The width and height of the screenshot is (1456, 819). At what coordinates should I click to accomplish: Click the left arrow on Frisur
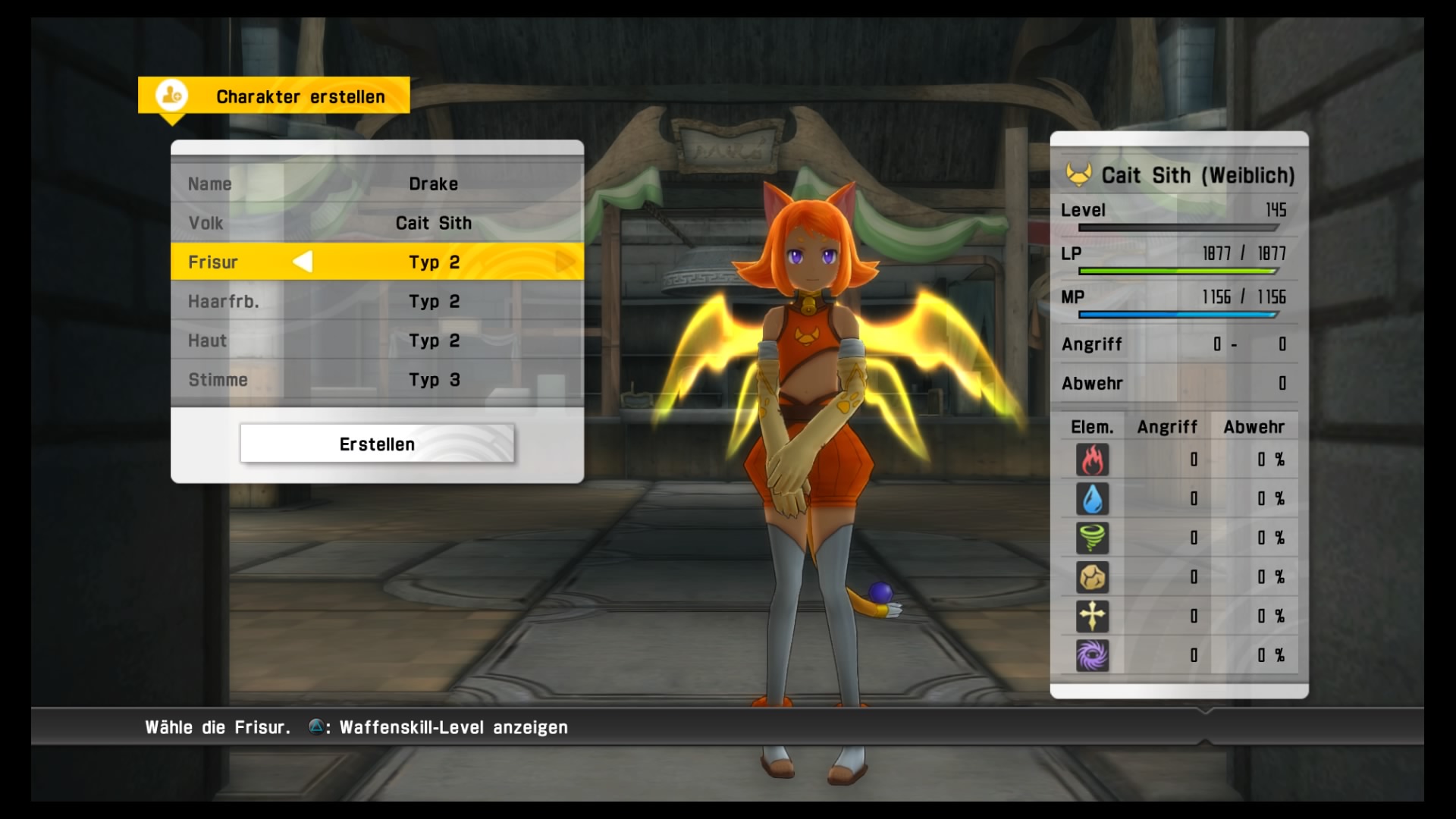click(303, 262)
